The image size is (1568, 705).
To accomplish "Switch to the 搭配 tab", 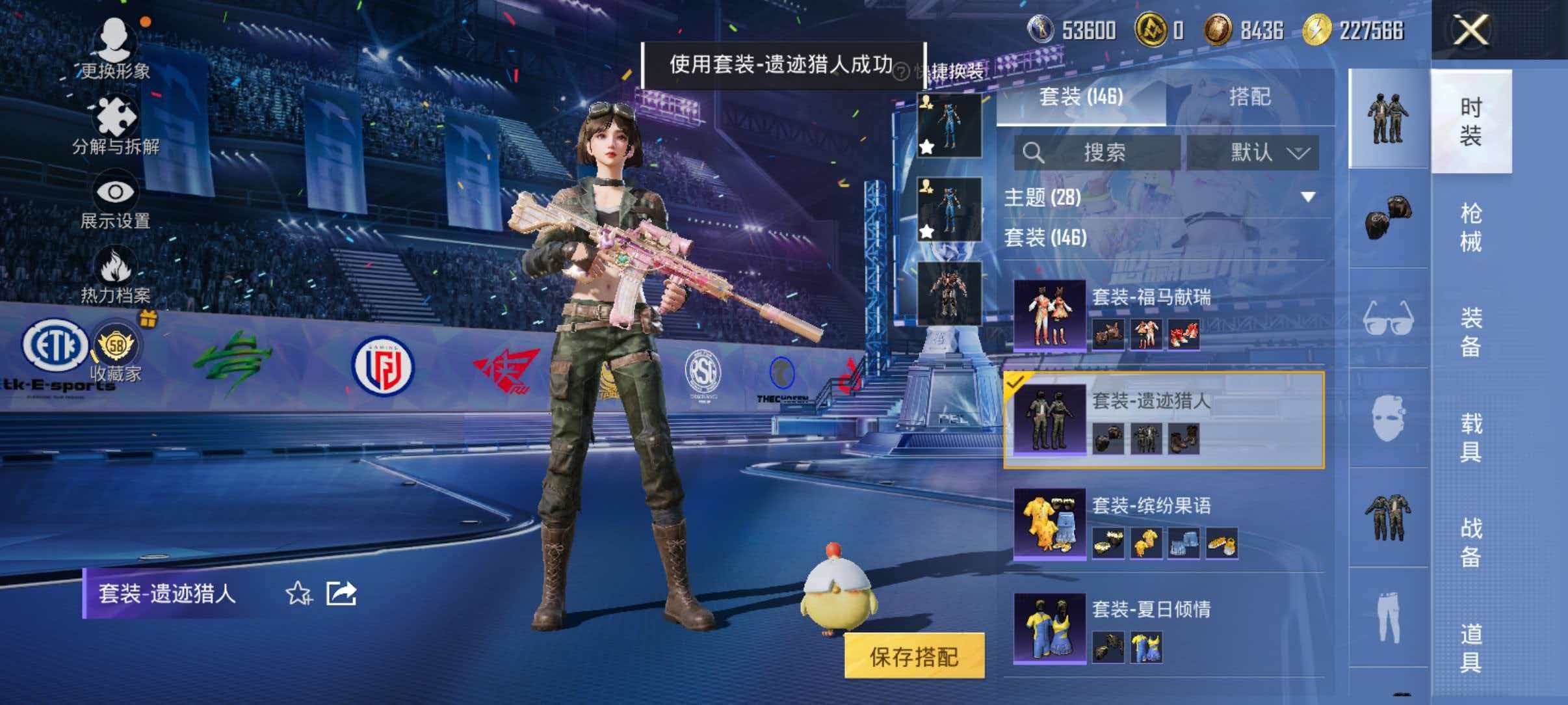I will 1252,98.
